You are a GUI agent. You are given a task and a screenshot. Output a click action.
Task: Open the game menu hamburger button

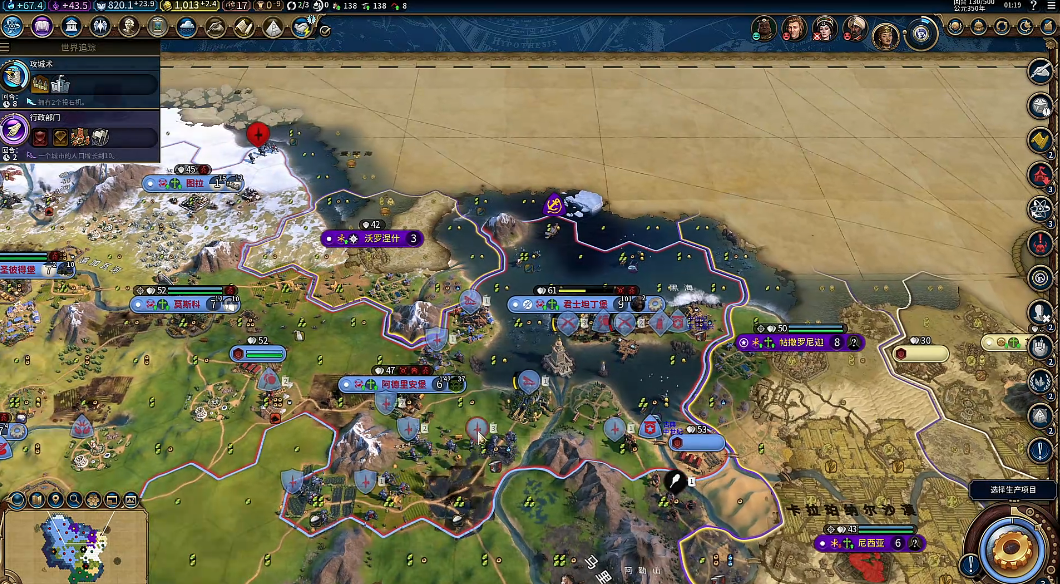tap(1050, 5)
